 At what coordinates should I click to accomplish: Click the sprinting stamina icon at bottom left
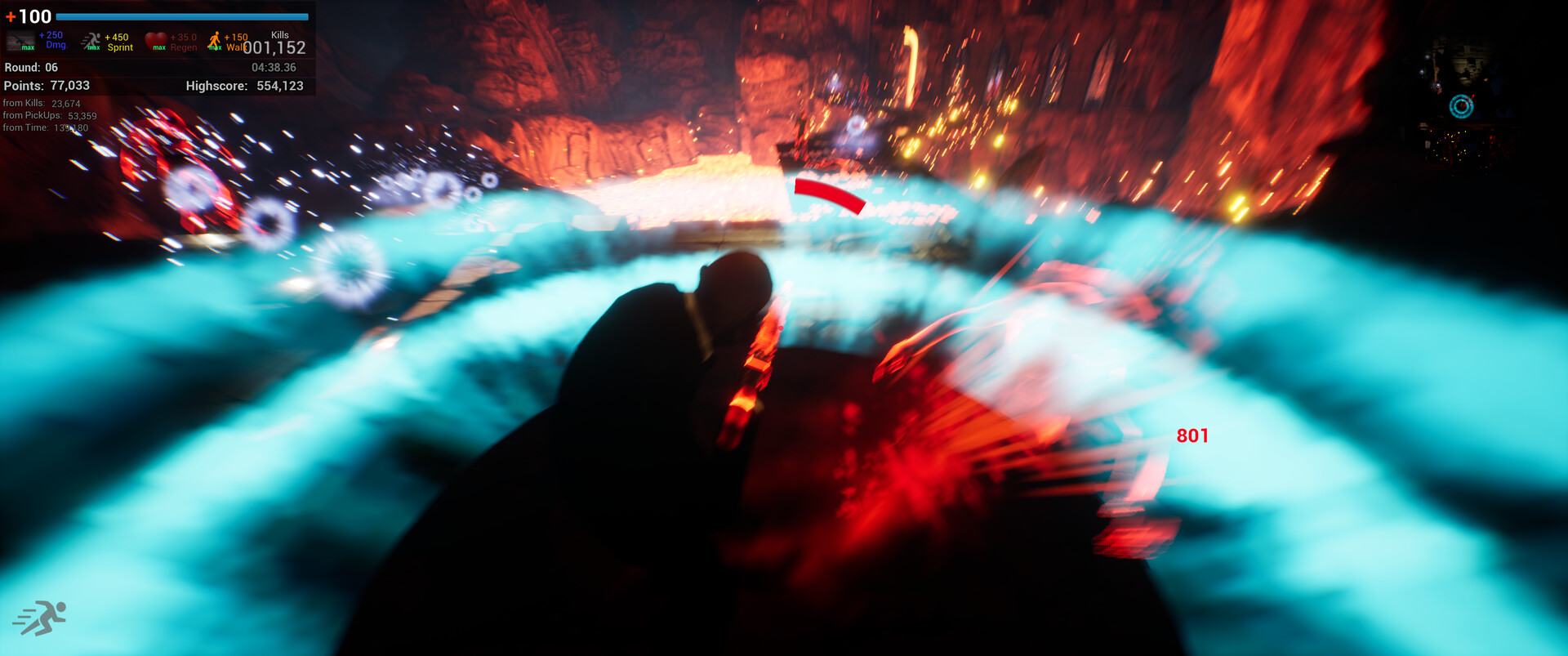pos(42,617)
